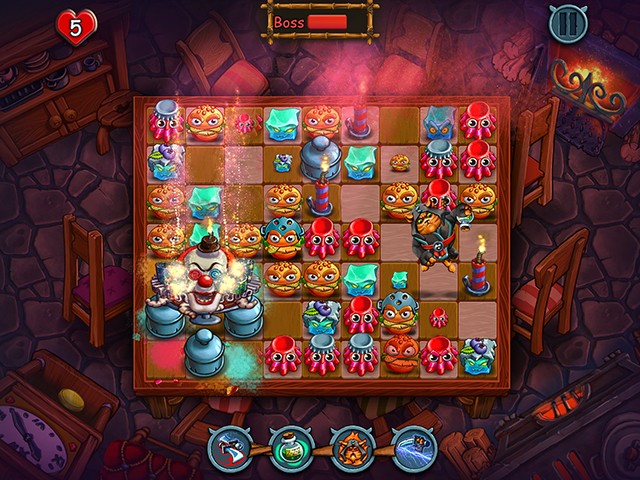The image size is (640, 480).
Task: Pause the game with the pause button
Action: coord(568,24)
